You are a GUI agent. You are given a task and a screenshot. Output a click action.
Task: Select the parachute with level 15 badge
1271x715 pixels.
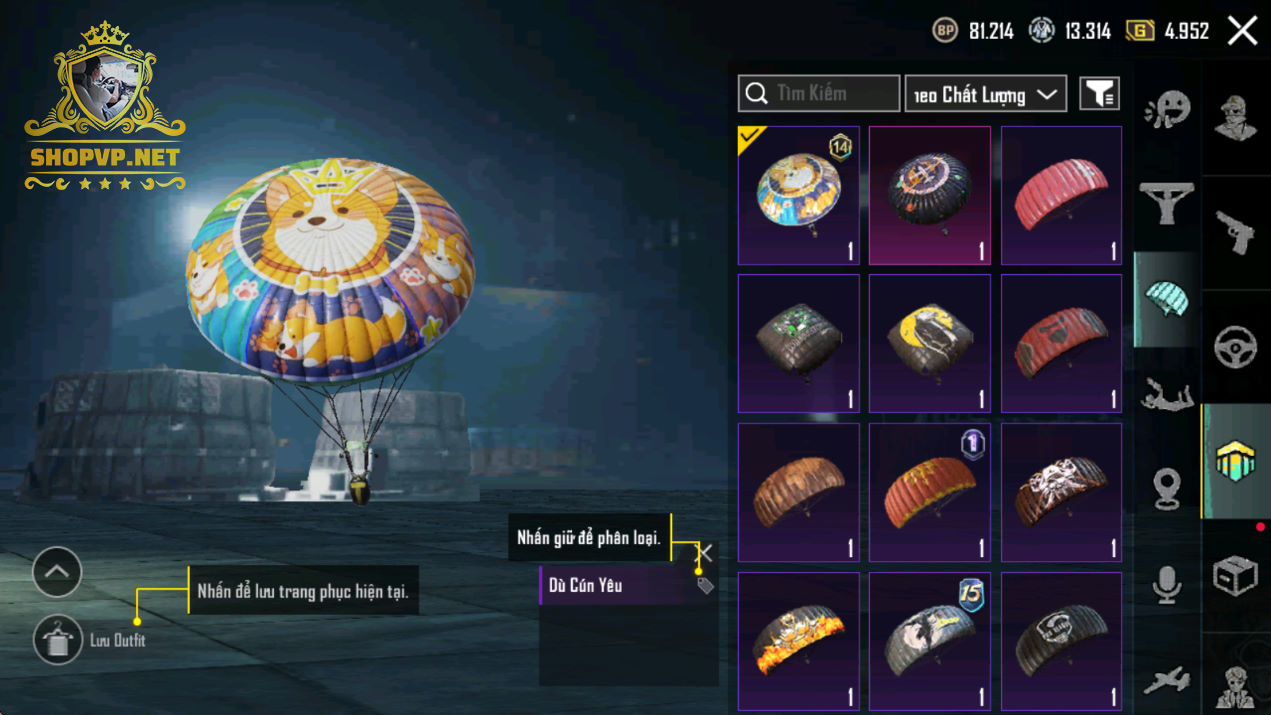click(929, 641)
